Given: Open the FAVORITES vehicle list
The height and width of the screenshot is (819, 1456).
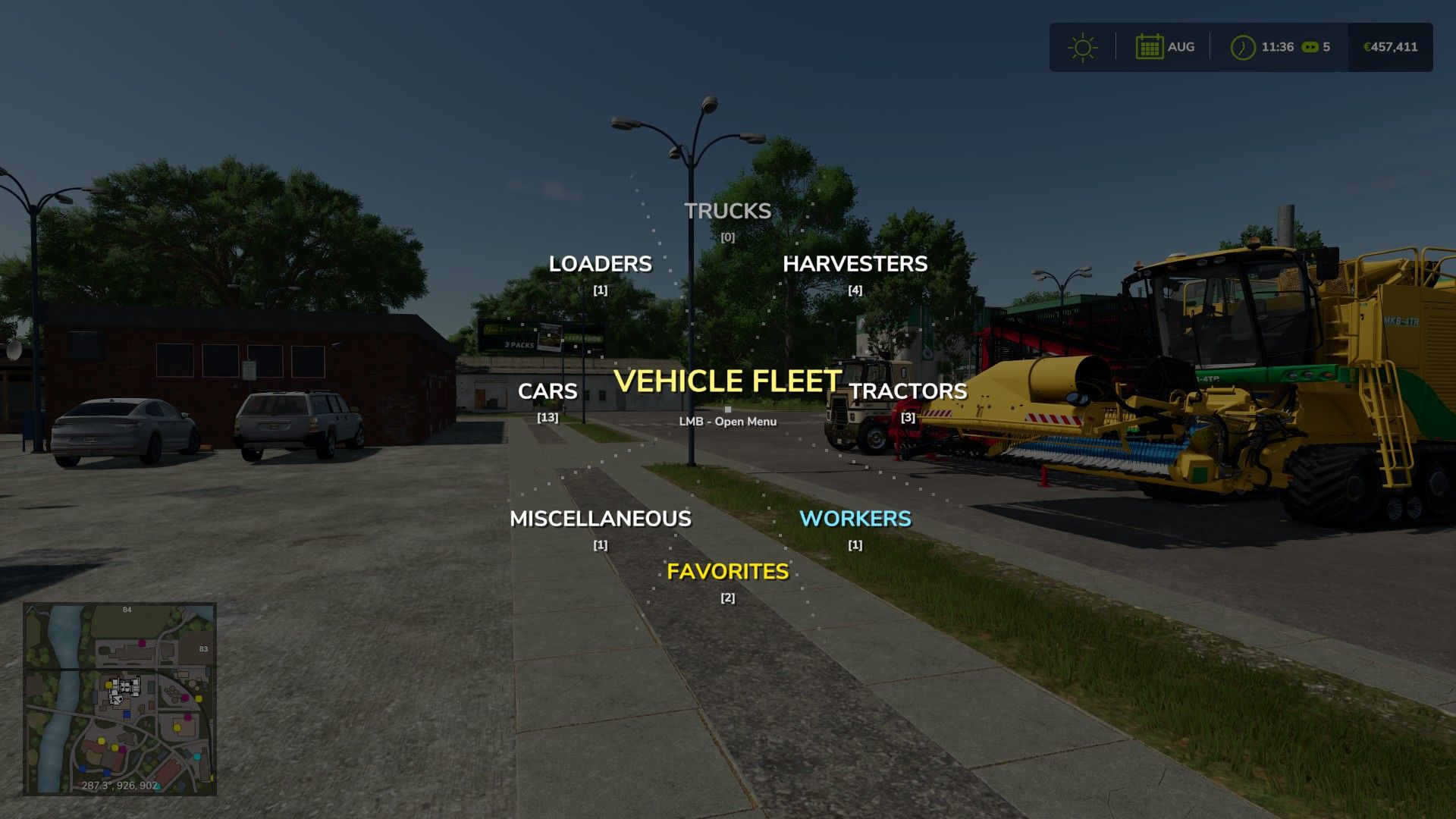Looking at the screenshot, I should [x=727, y=572].
